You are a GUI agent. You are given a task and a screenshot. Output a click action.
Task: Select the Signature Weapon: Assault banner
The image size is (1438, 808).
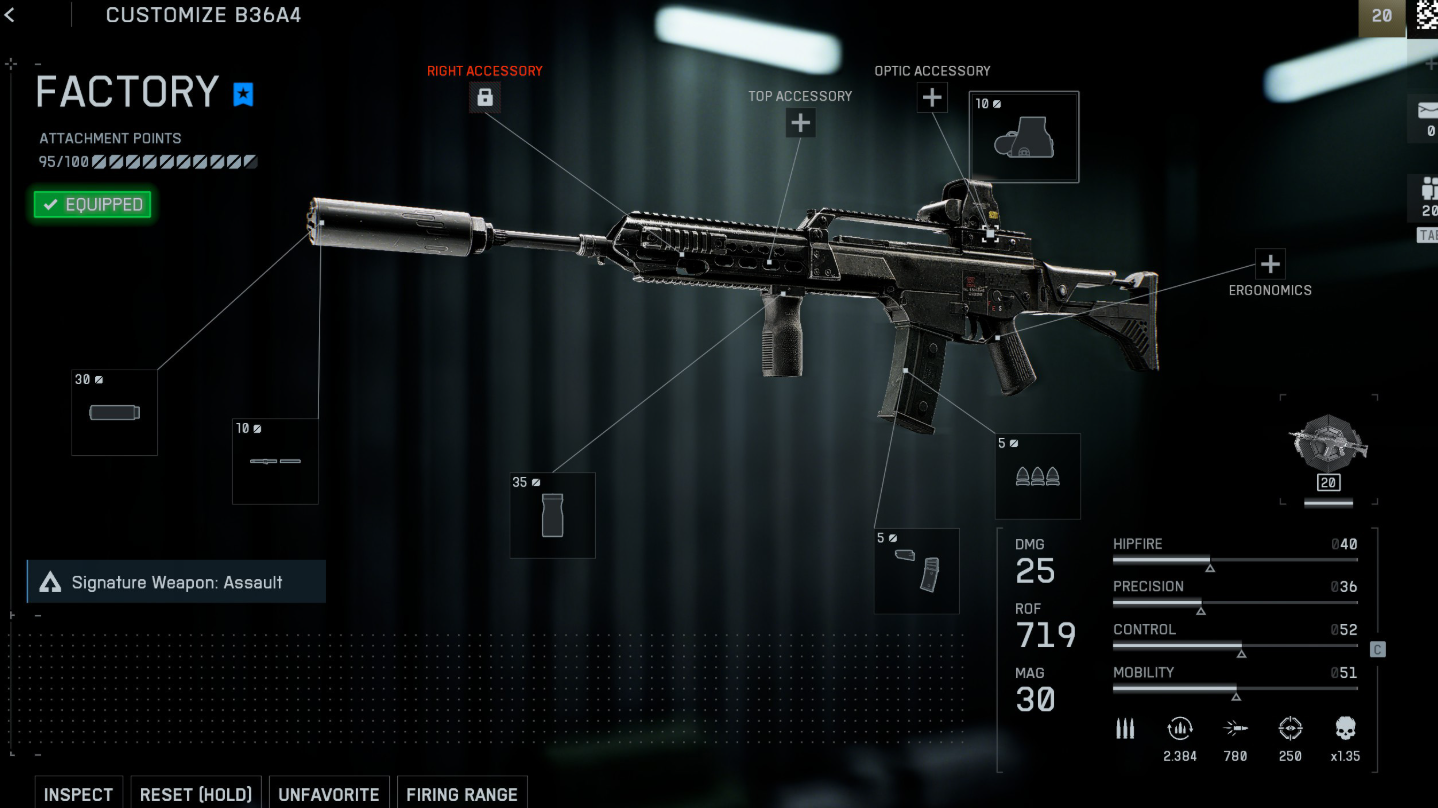coord(176,582)
